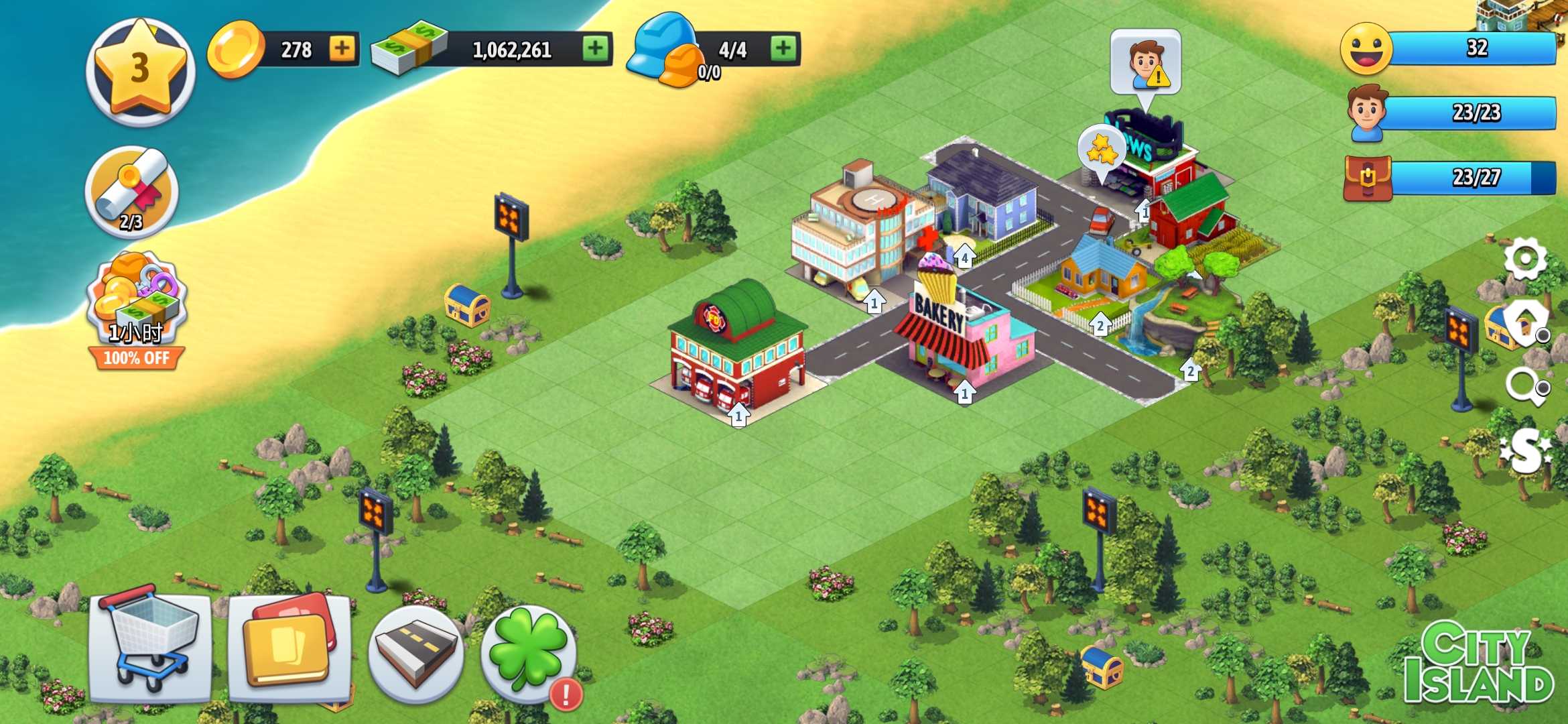Open the white S star icon
Screen dimensions: 1568x724
(x=1525, y=450)
